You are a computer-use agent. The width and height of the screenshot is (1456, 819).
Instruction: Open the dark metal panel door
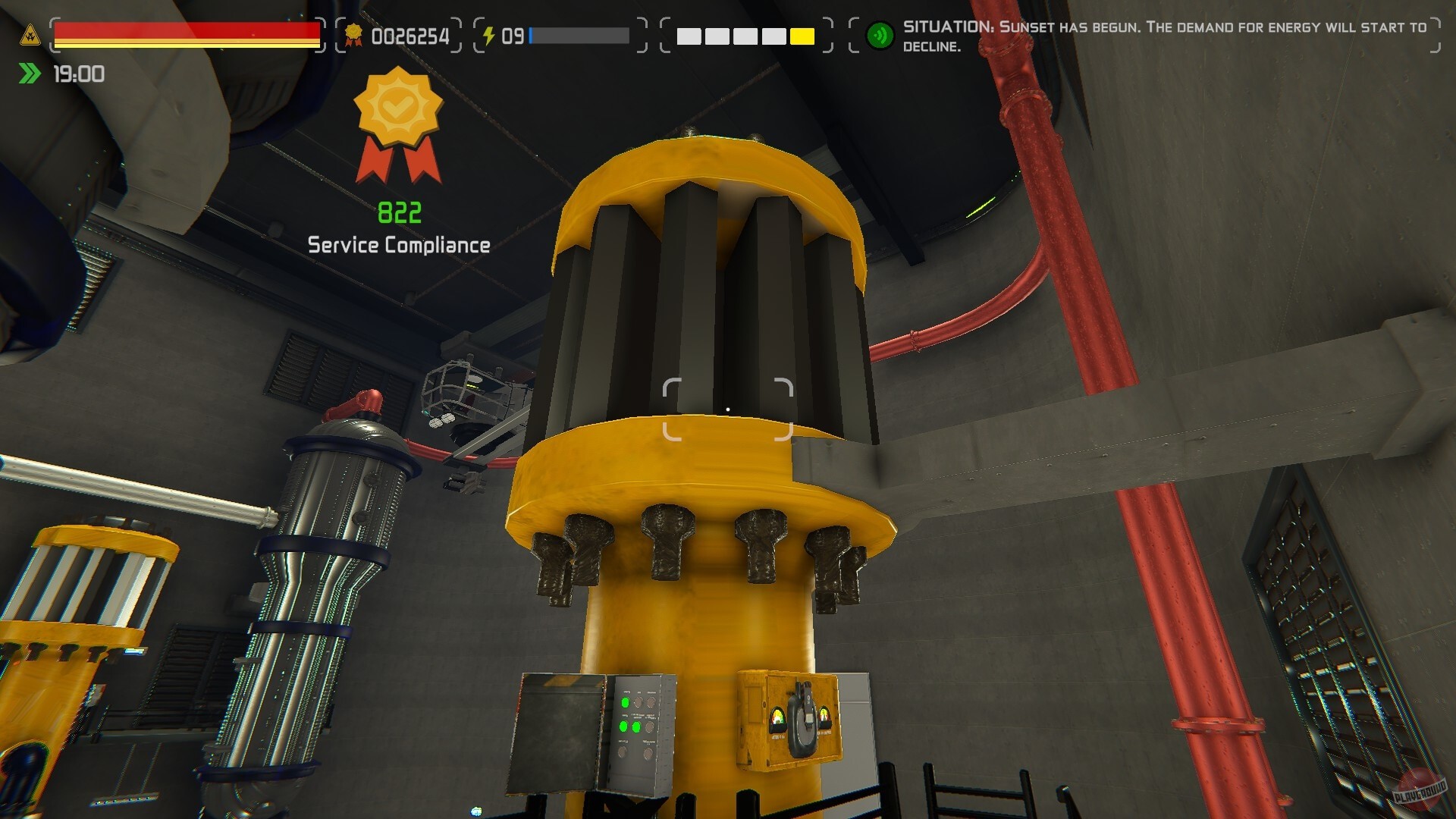coord(559,732)
